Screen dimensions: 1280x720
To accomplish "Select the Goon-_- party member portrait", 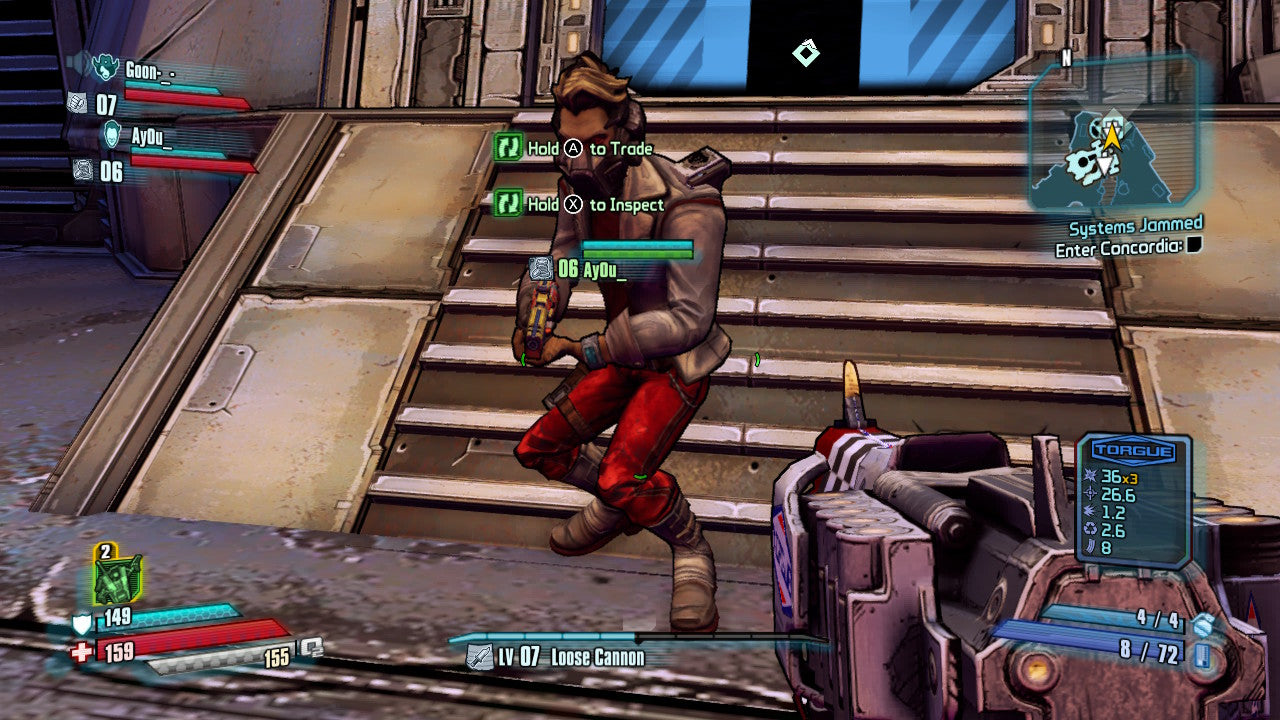I will coord(105,68).
